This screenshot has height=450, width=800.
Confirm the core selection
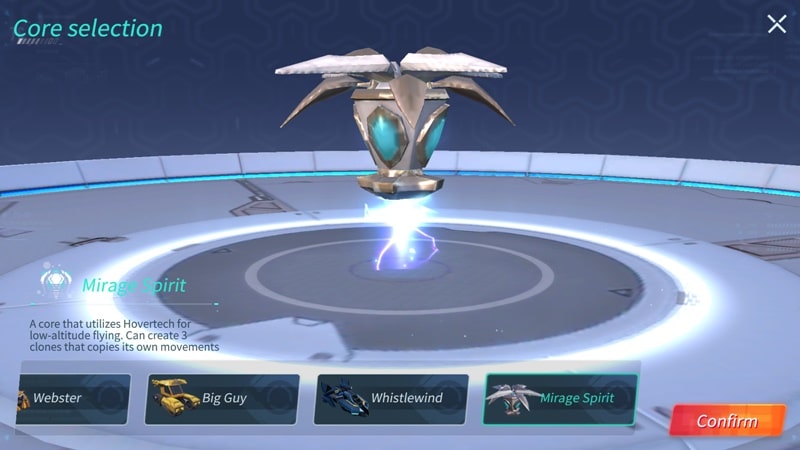(x=727, y=420)
